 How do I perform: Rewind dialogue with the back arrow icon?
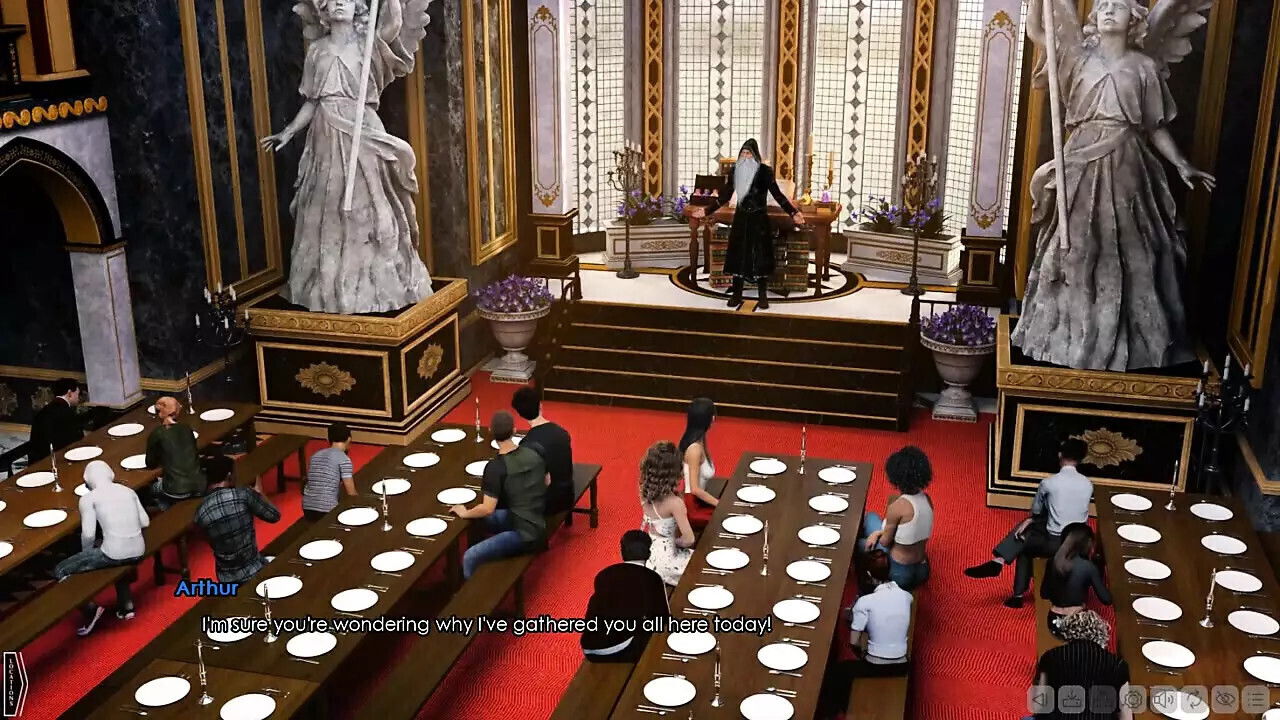[x=1041, y=700]
